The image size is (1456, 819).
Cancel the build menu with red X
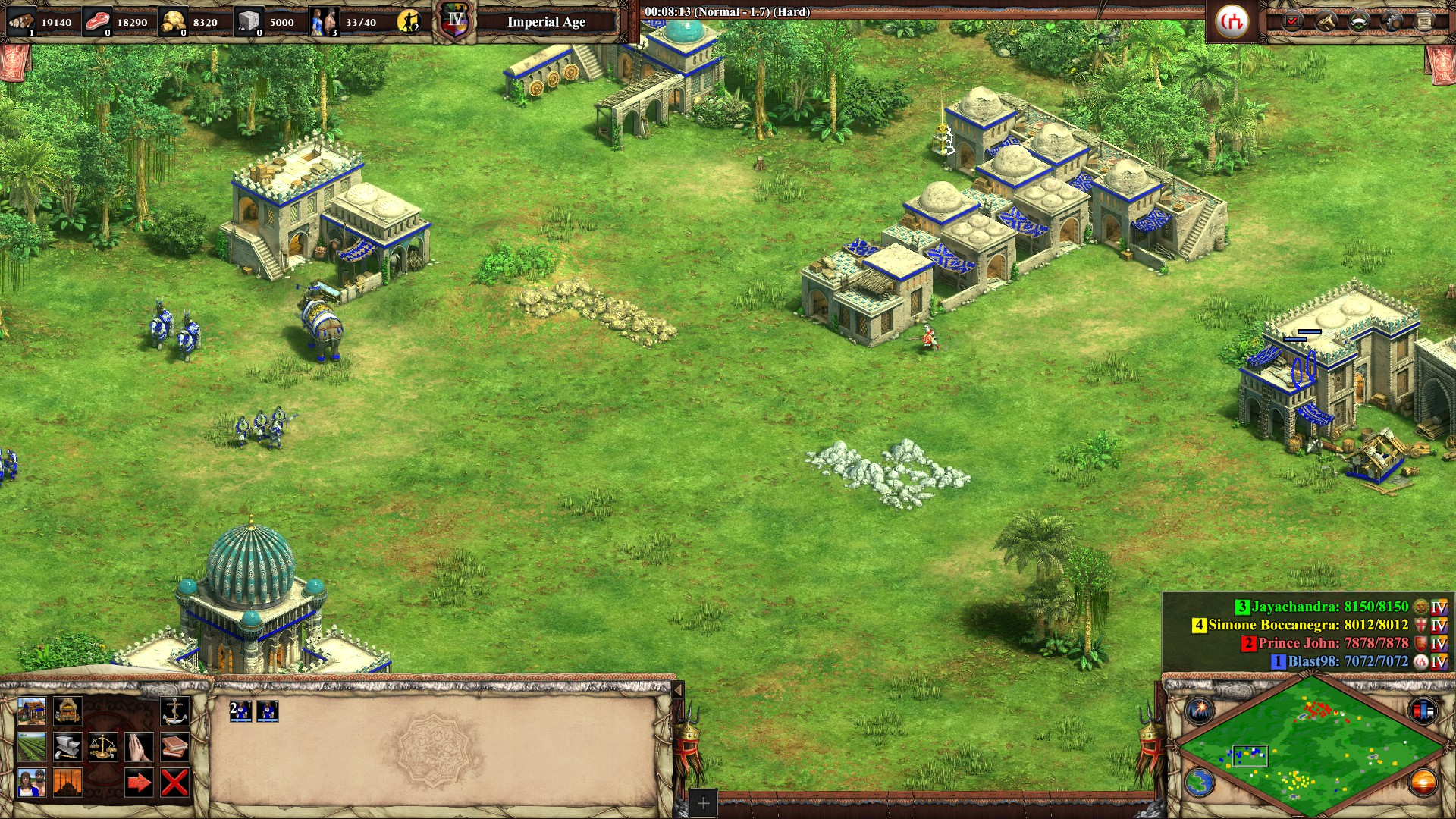pyautogui.click(x=175, y=783)
